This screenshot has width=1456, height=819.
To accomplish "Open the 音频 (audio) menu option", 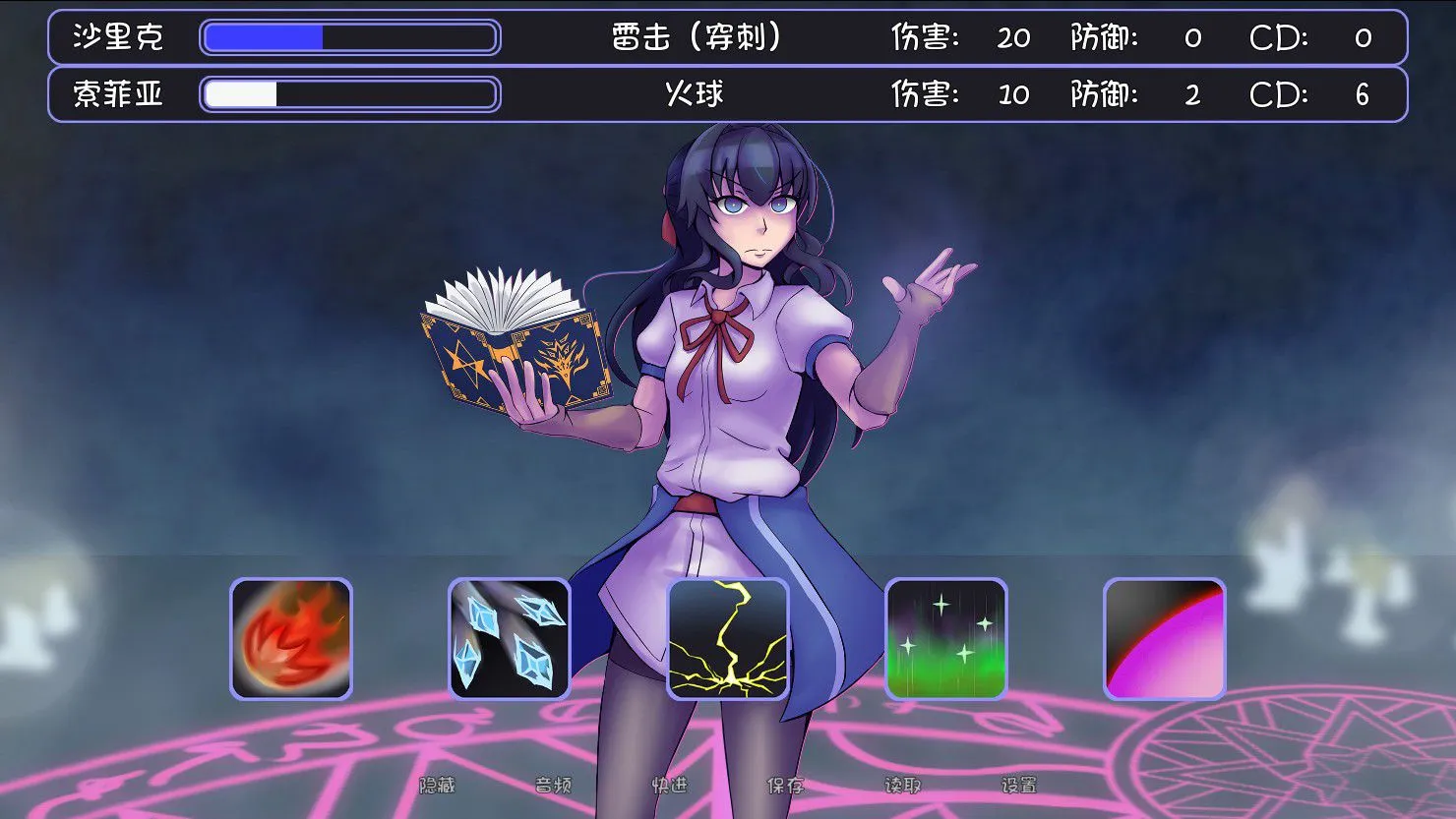I will point(553,785).
